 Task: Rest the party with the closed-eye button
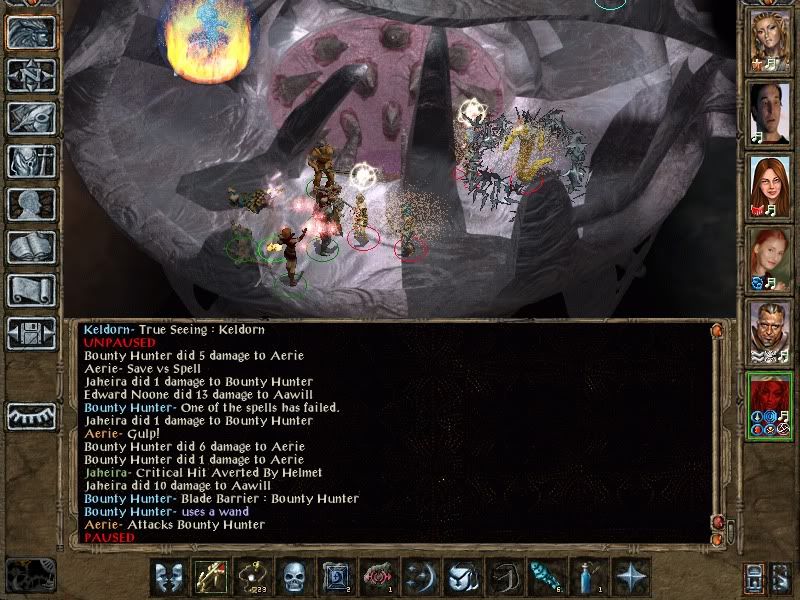[30, 415]
